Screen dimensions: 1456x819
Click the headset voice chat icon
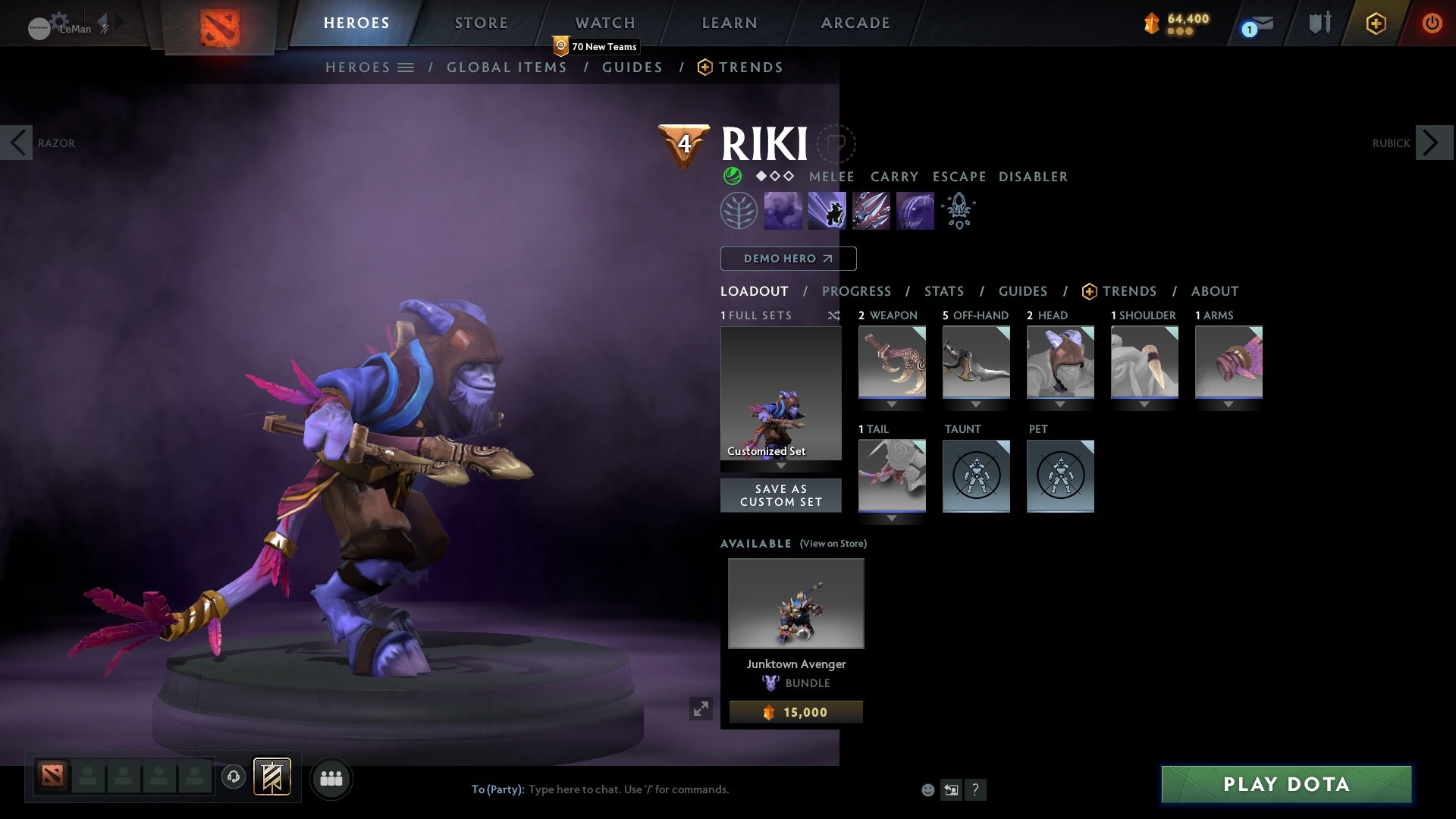coord(233,776)
